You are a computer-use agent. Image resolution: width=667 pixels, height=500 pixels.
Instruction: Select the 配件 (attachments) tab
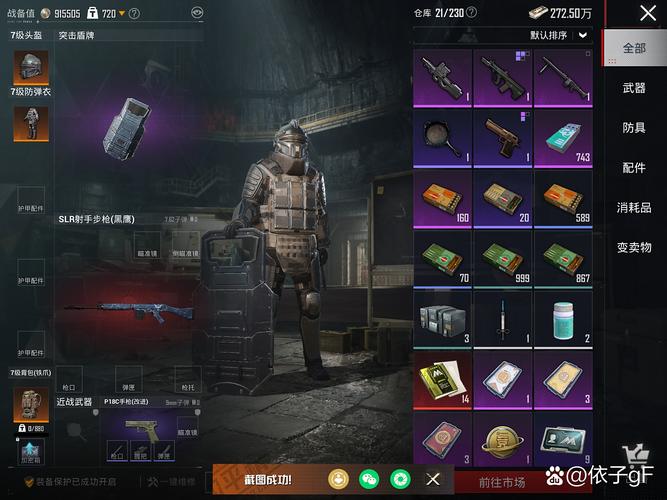pos(634,168)
